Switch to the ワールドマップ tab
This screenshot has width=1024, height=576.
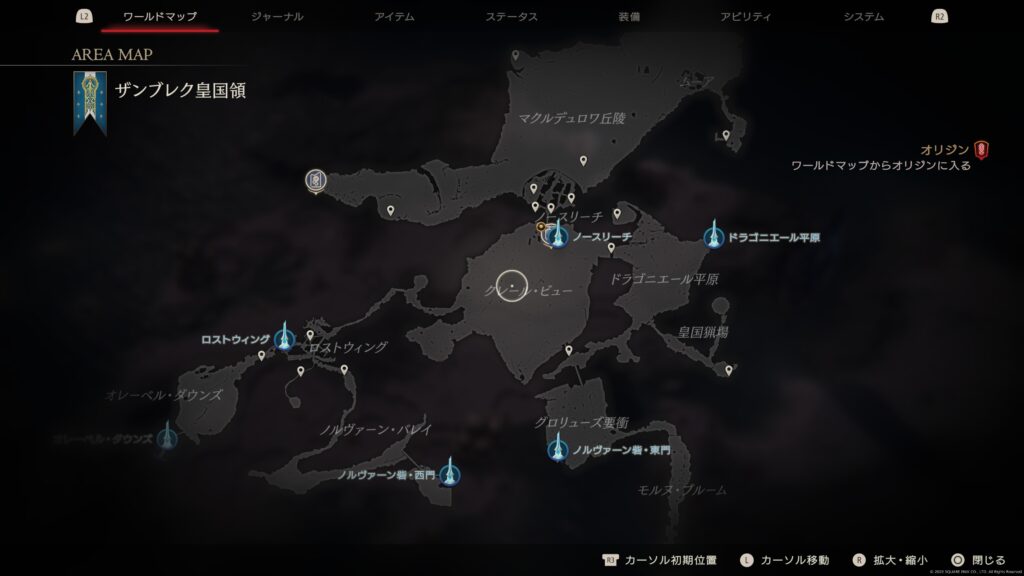point(160,17)
